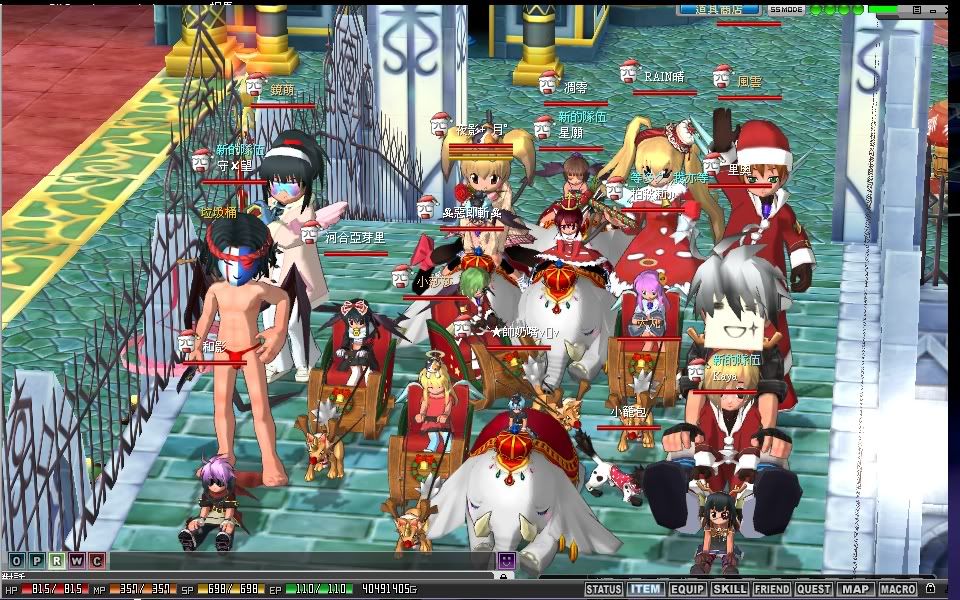
Task: Show the EQUIP panel
Action: click(x=687, y=590)
